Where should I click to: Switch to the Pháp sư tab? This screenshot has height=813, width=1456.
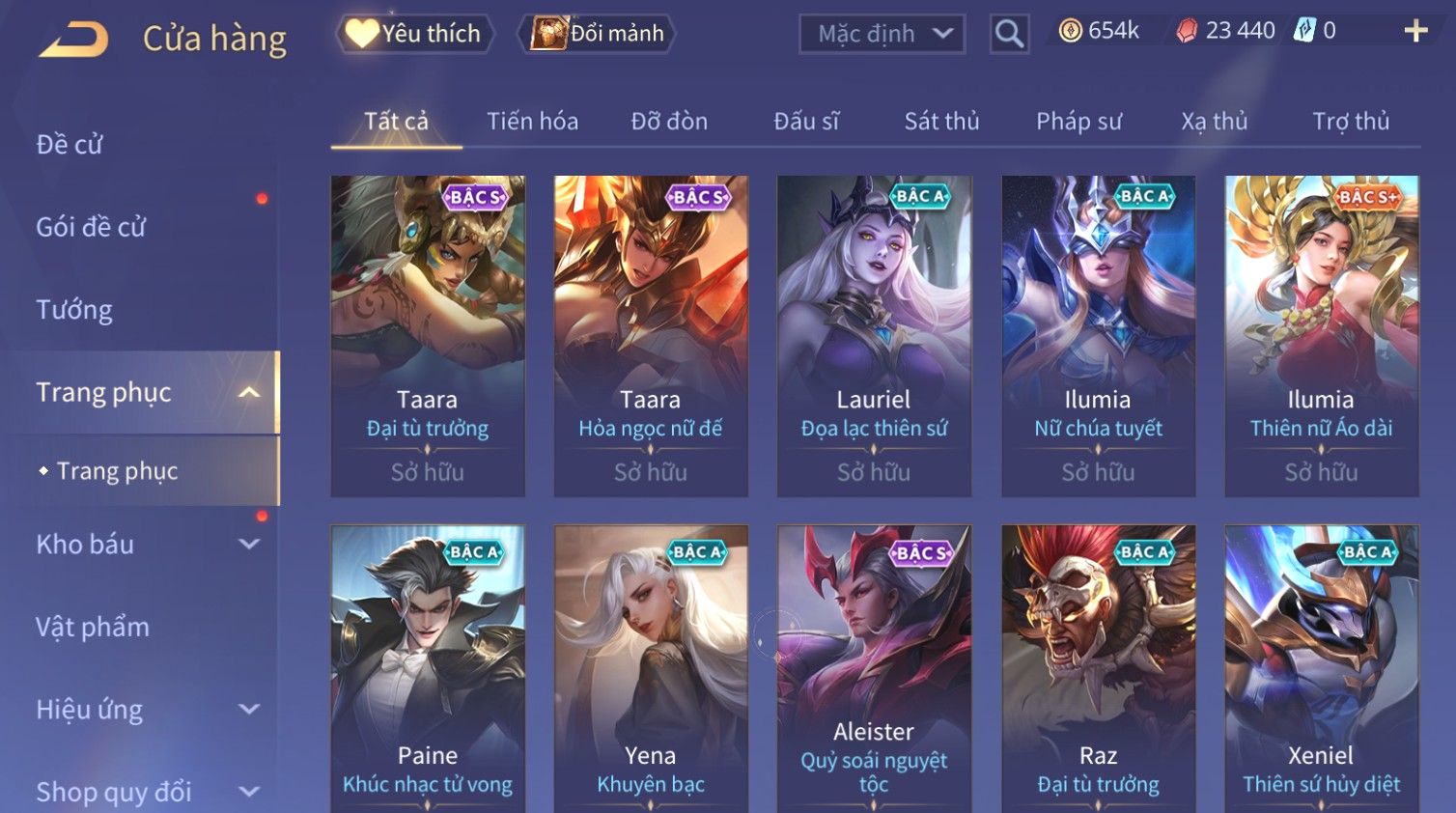point(1078,122)
